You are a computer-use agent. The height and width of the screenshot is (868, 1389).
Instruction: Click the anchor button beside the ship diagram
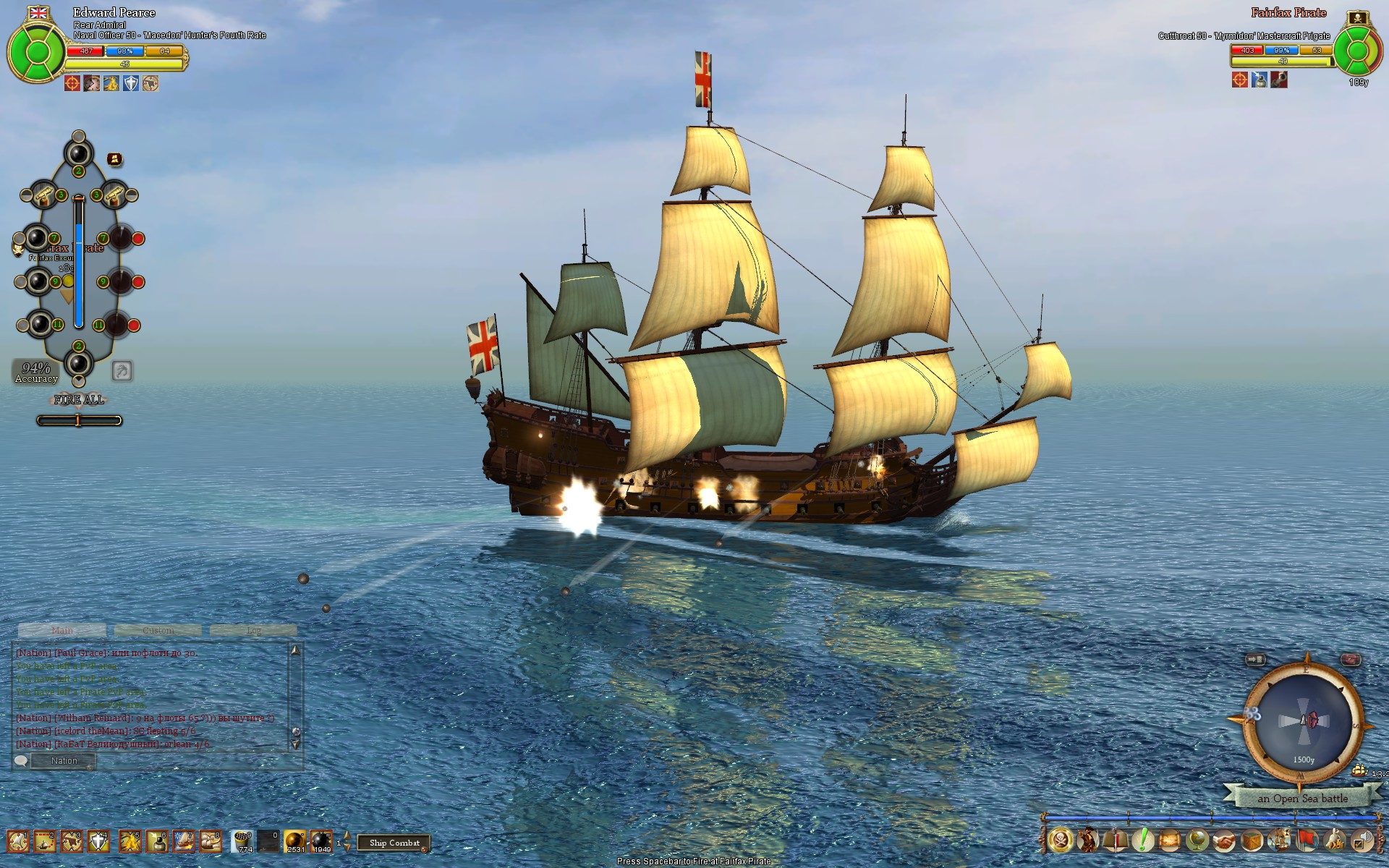click(122, 371)
